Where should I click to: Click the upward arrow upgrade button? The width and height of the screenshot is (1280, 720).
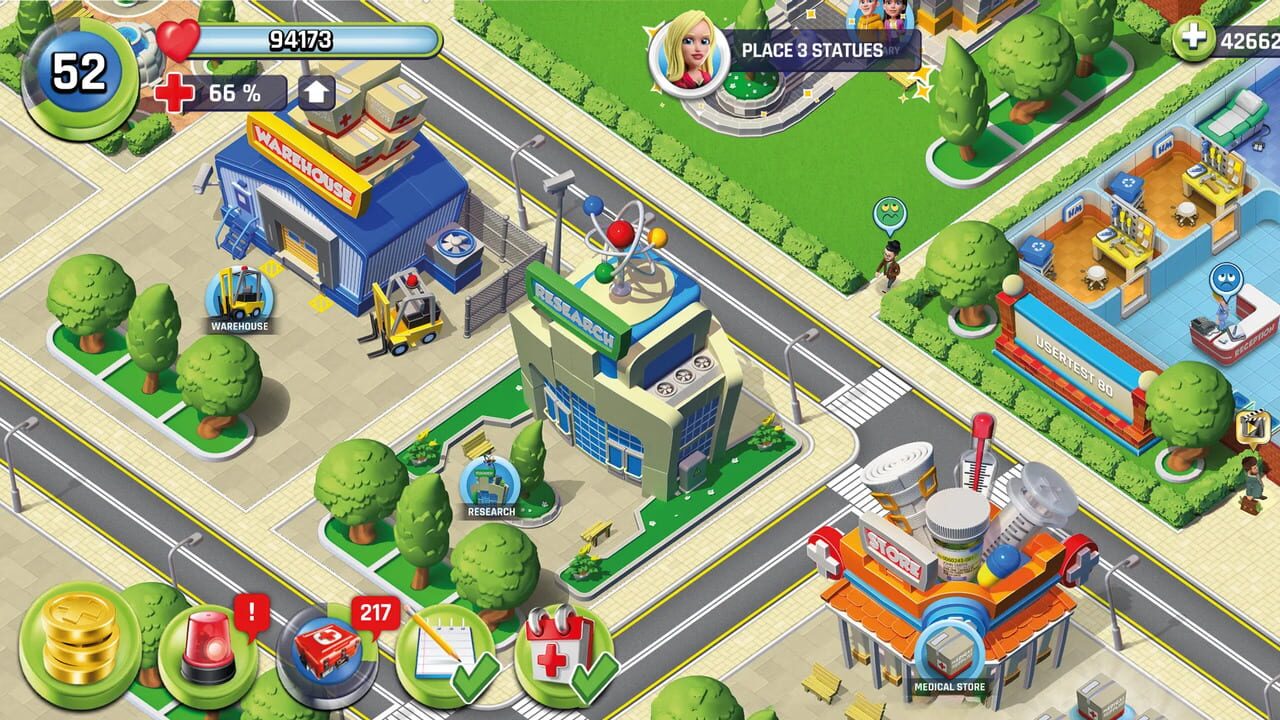[x=316, y=93]
